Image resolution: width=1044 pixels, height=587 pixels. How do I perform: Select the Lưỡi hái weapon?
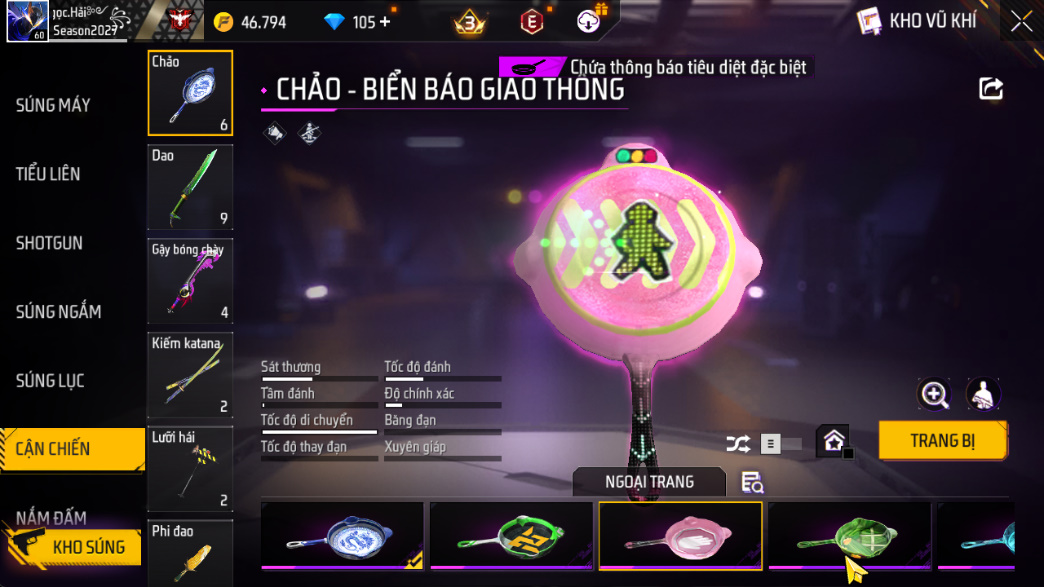(190, 469)
